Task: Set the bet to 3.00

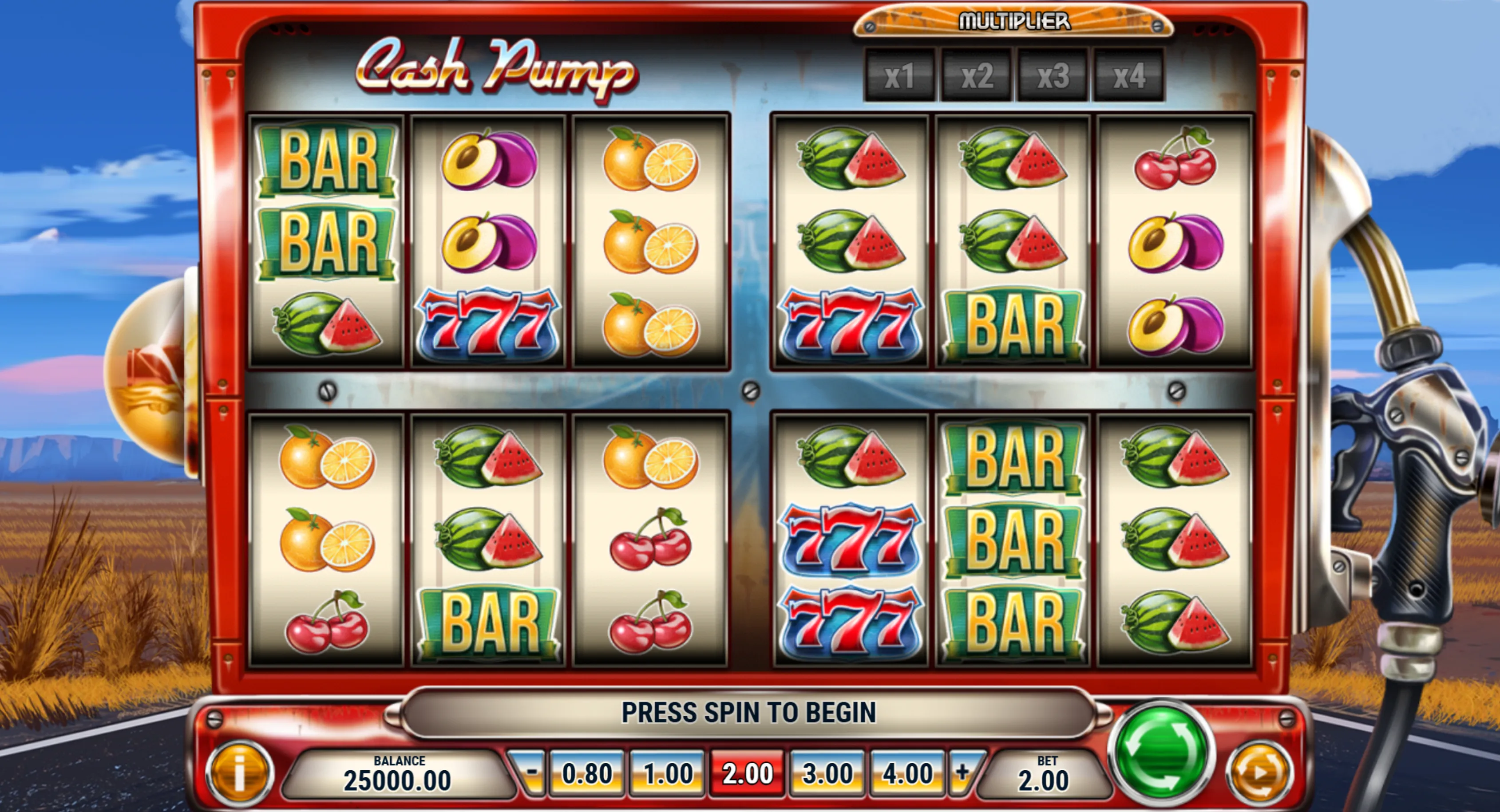Action: [828, 773]
